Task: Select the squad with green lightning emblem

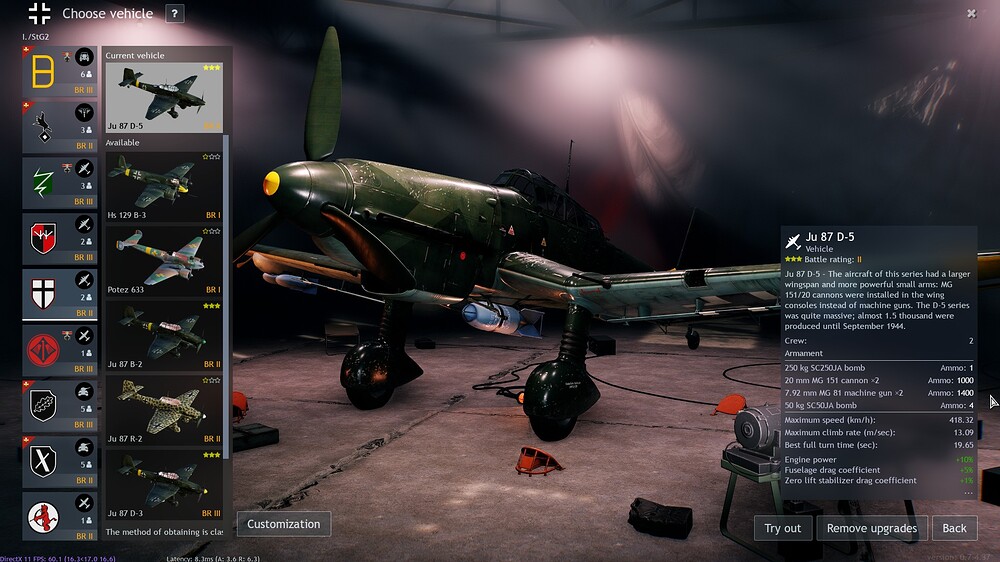Action: pyautogui.click(x=60, y=183)
